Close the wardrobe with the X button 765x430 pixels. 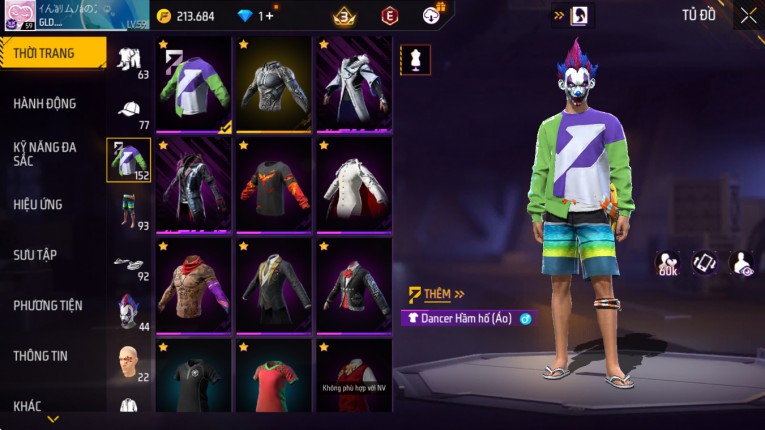click(x=748, y=15)
